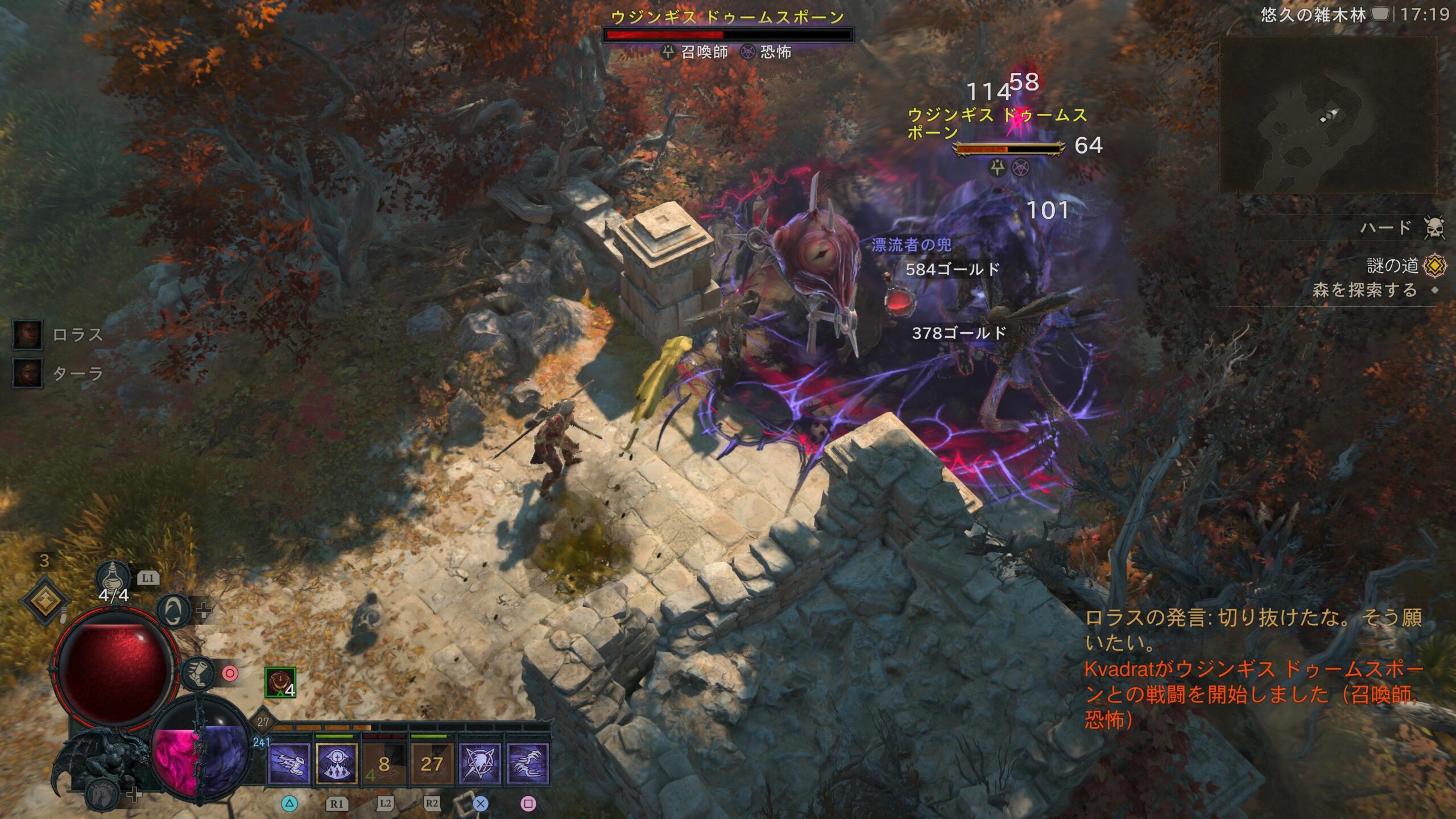Use the purple claw swipe skill
The height and width of the screenshot is (819, 1456).
coord(528,763)
